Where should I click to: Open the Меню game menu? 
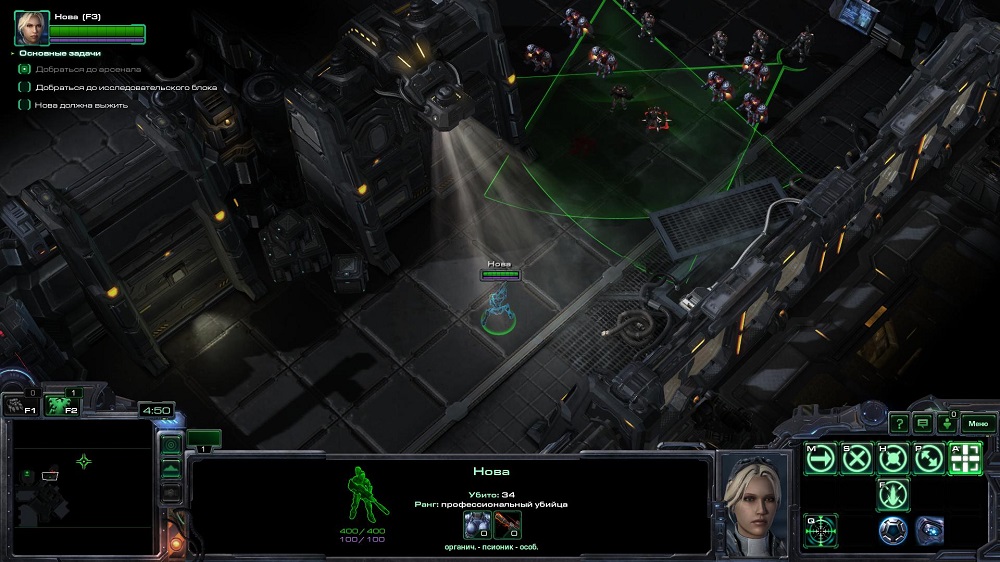[x=977, y=423]
